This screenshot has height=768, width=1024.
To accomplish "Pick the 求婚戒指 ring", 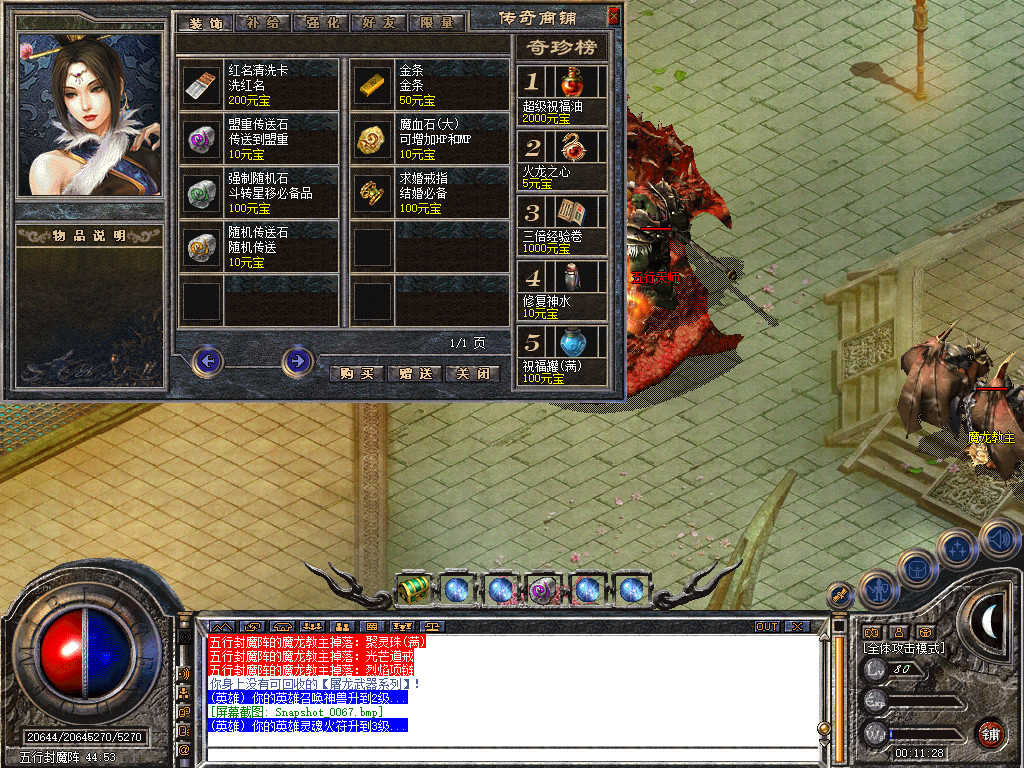I will tap(373, 193).
